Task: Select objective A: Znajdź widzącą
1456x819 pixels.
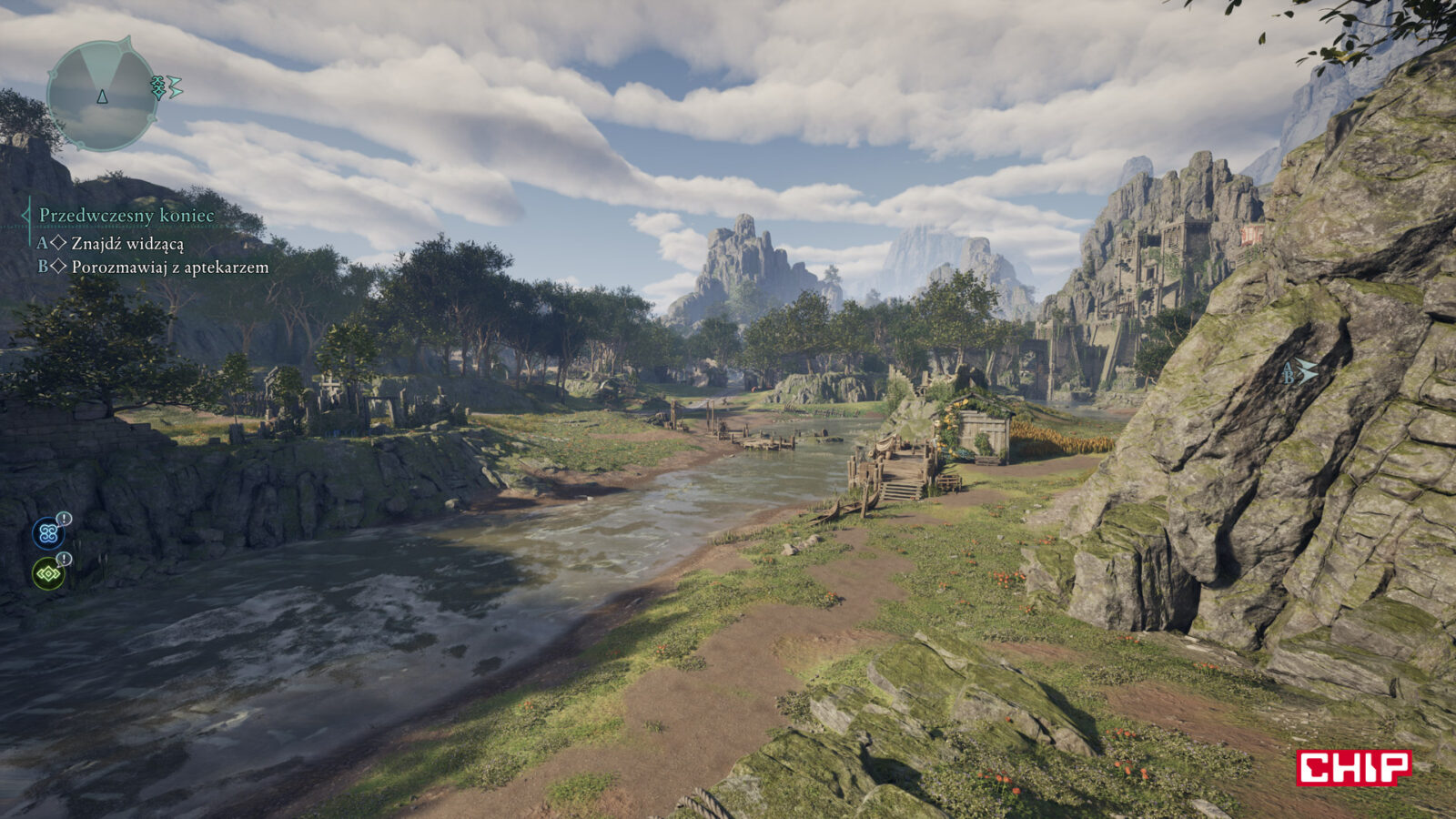Action: (126, 243)
